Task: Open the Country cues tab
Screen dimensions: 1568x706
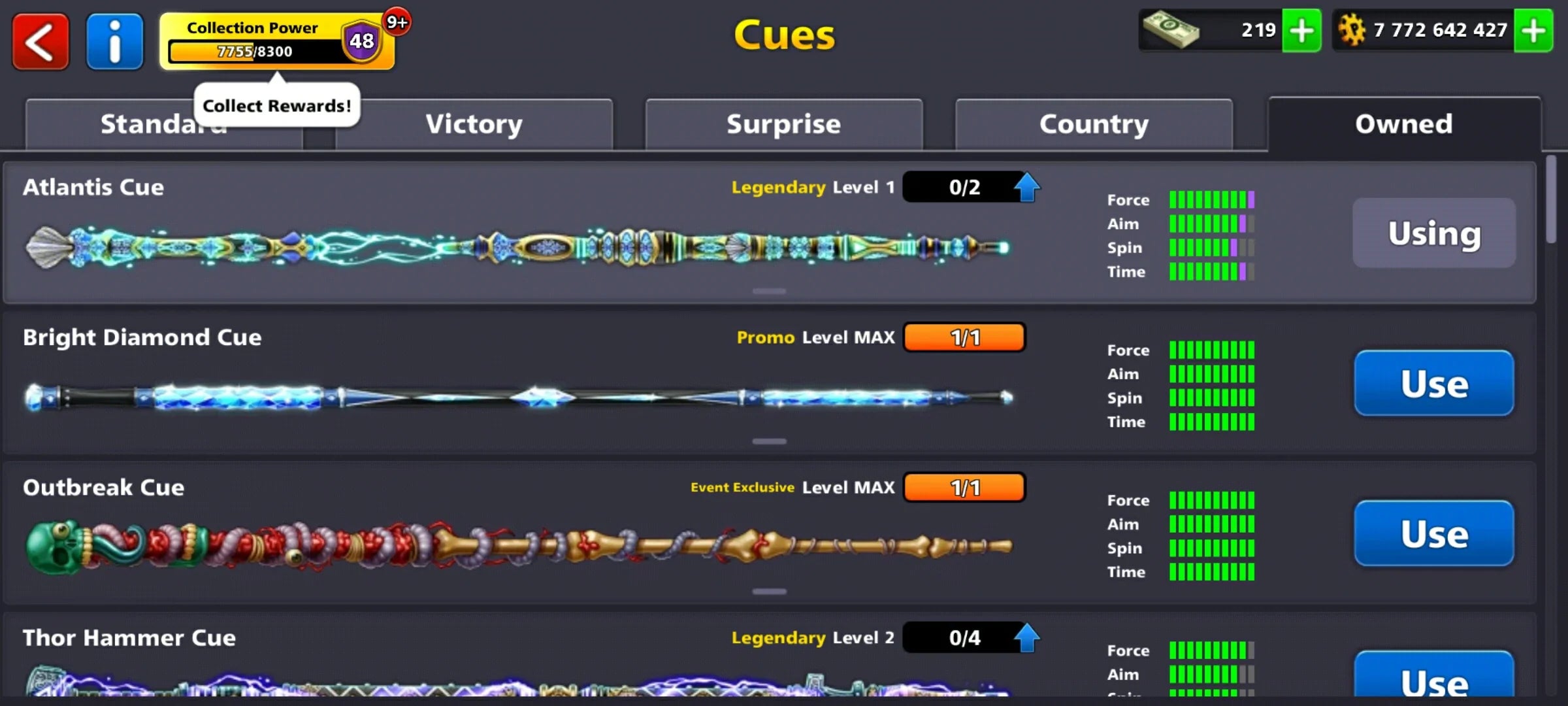Action: click(x=1093, y=124)
